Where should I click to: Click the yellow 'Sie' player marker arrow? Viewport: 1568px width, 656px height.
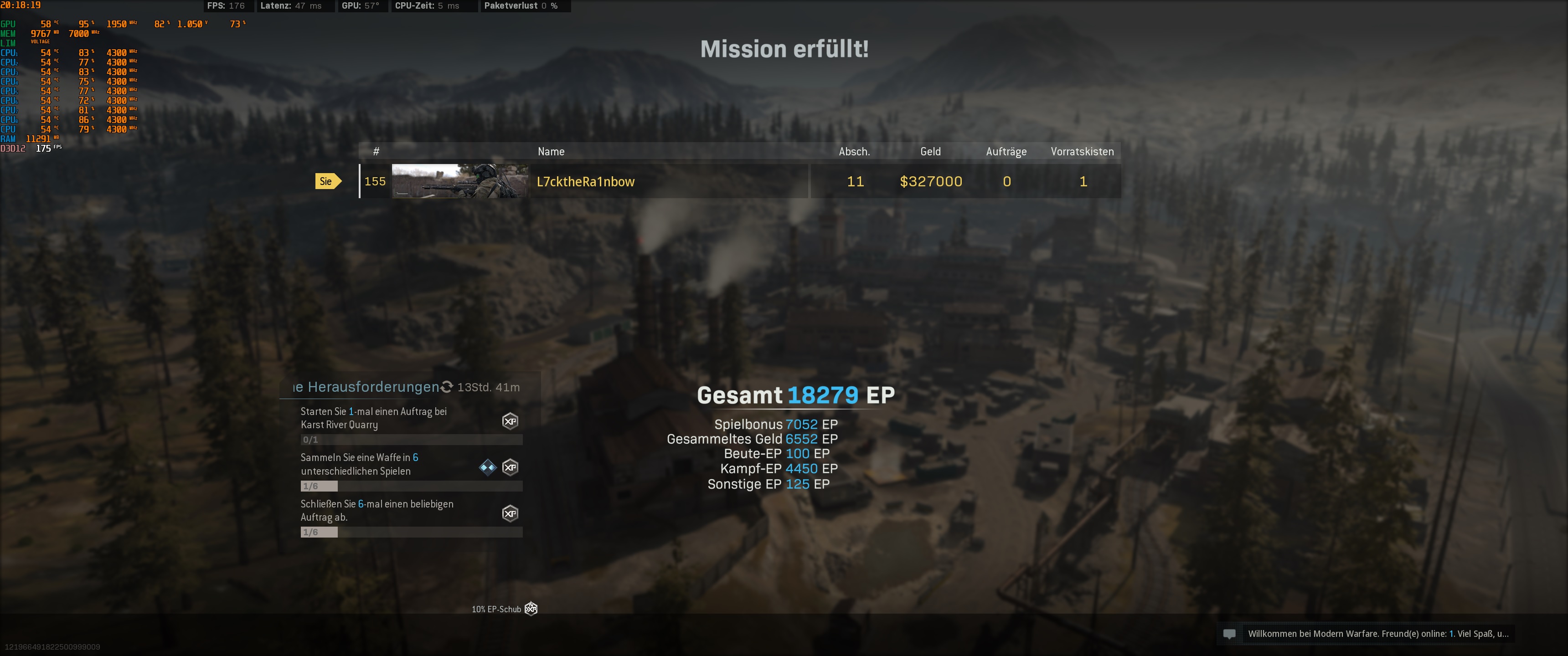[329, 181]
